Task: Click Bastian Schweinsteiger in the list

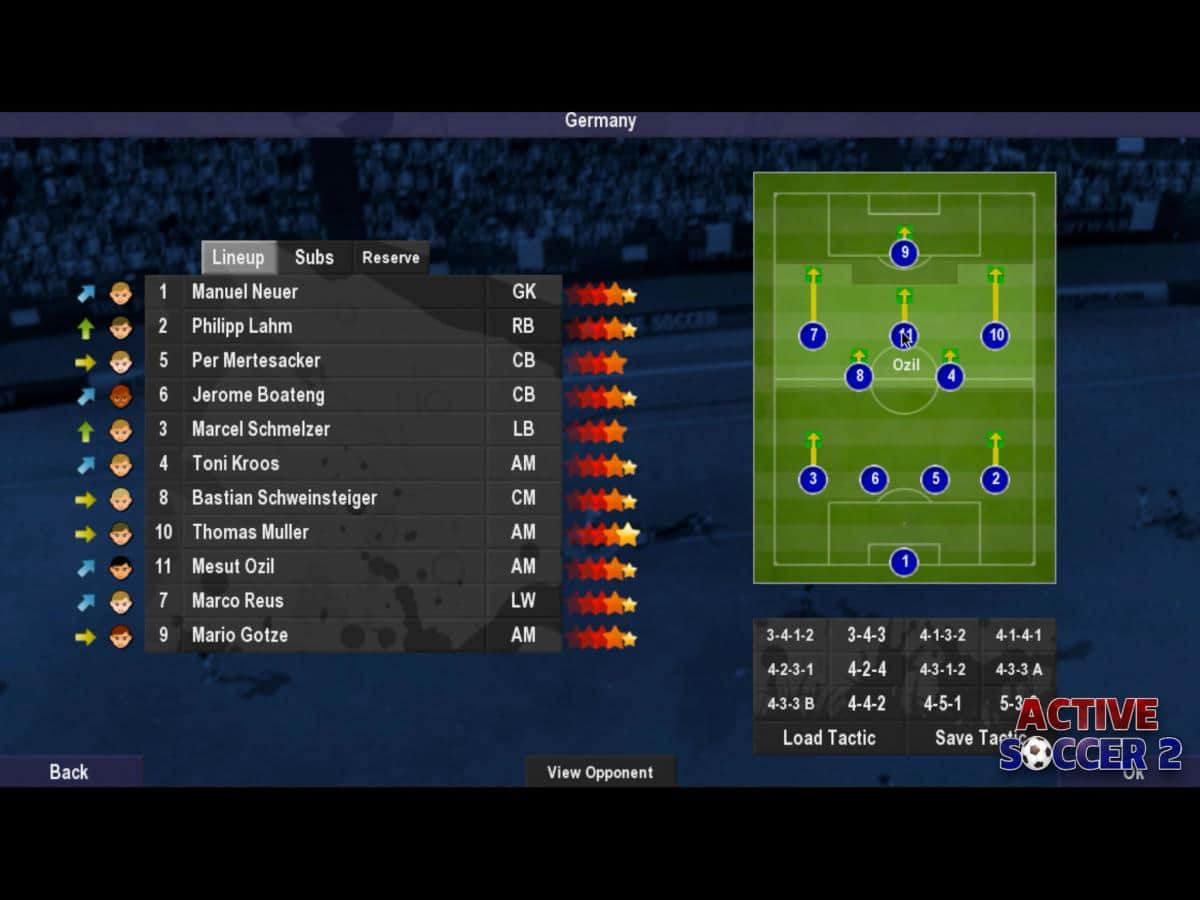Action: [284, 498]
